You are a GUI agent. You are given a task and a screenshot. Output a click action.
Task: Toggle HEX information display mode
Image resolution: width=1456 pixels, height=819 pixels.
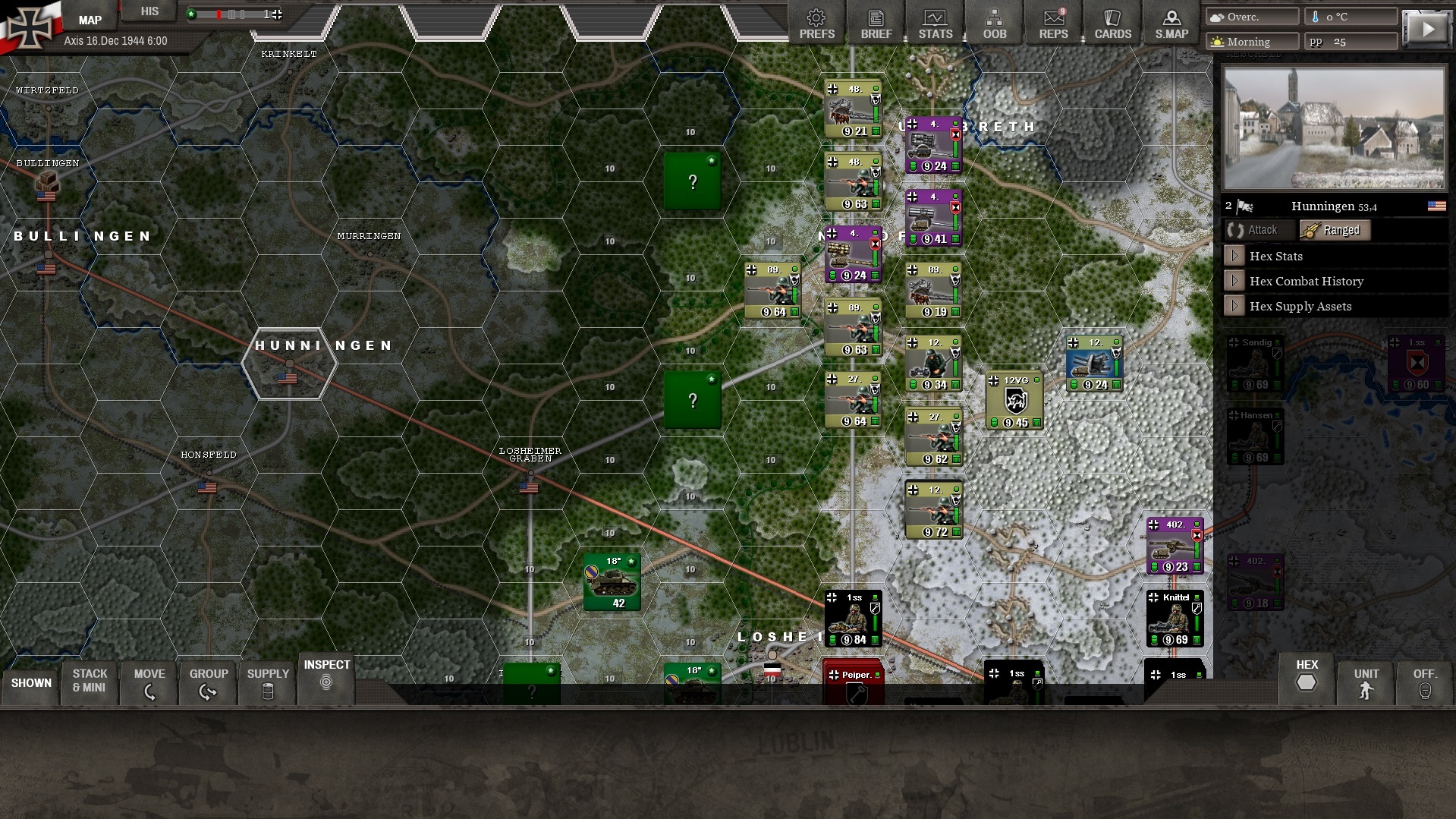1307,682
